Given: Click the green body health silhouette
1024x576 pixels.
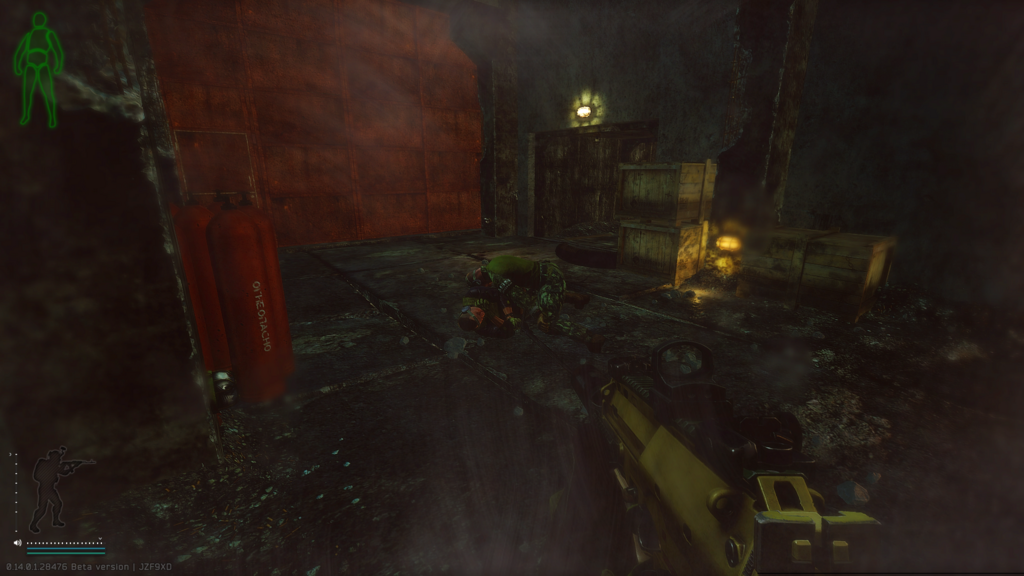Looking at the screenshot, I should pyautogui.click(x=39, y=68).
